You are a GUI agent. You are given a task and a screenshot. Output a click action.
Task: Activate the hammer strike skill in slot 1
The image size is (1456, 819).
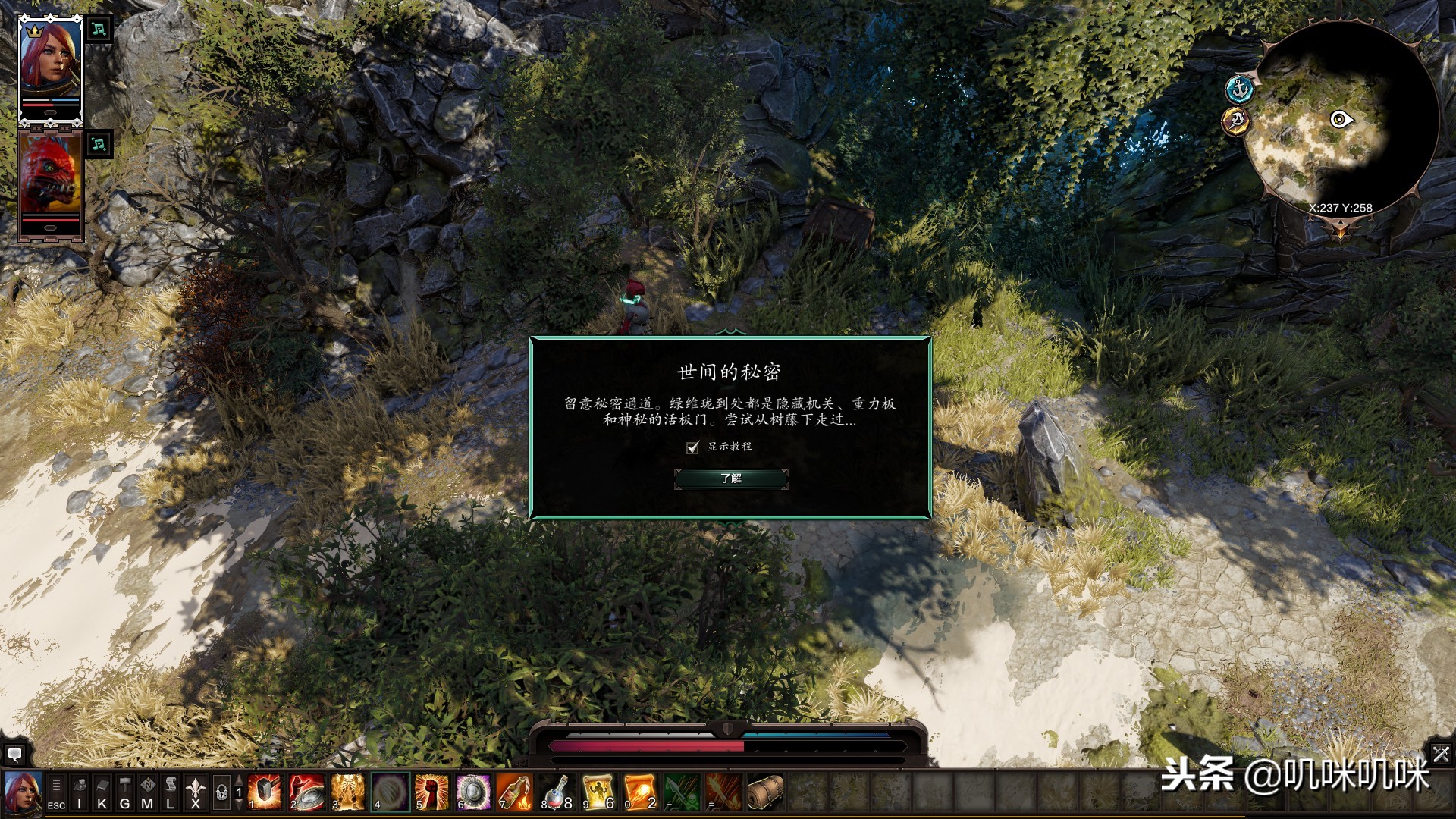pyautogui.click(x=265, y=792)
